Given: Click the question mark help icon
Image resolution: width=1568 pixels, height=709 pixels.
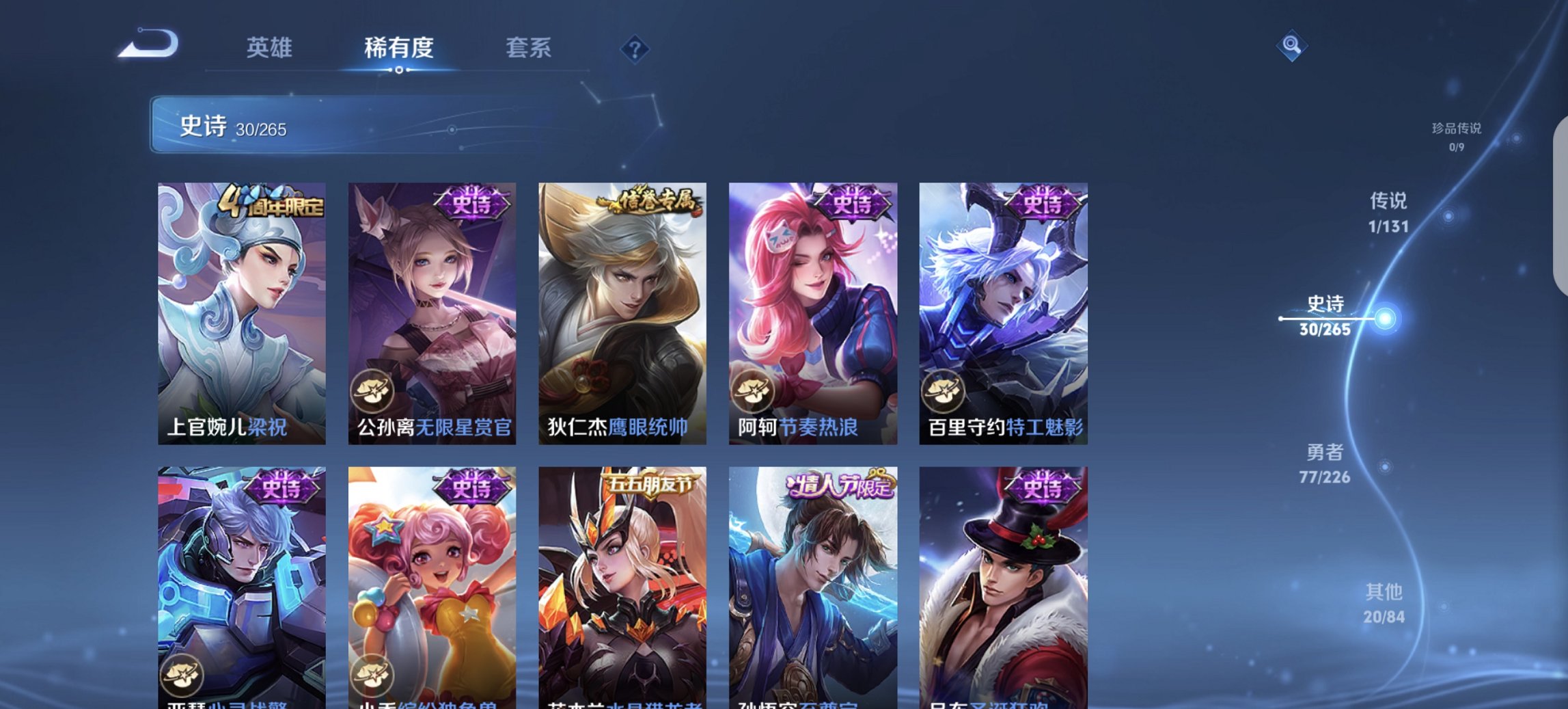Looking at the screenshot, I should tap(635, 49).
